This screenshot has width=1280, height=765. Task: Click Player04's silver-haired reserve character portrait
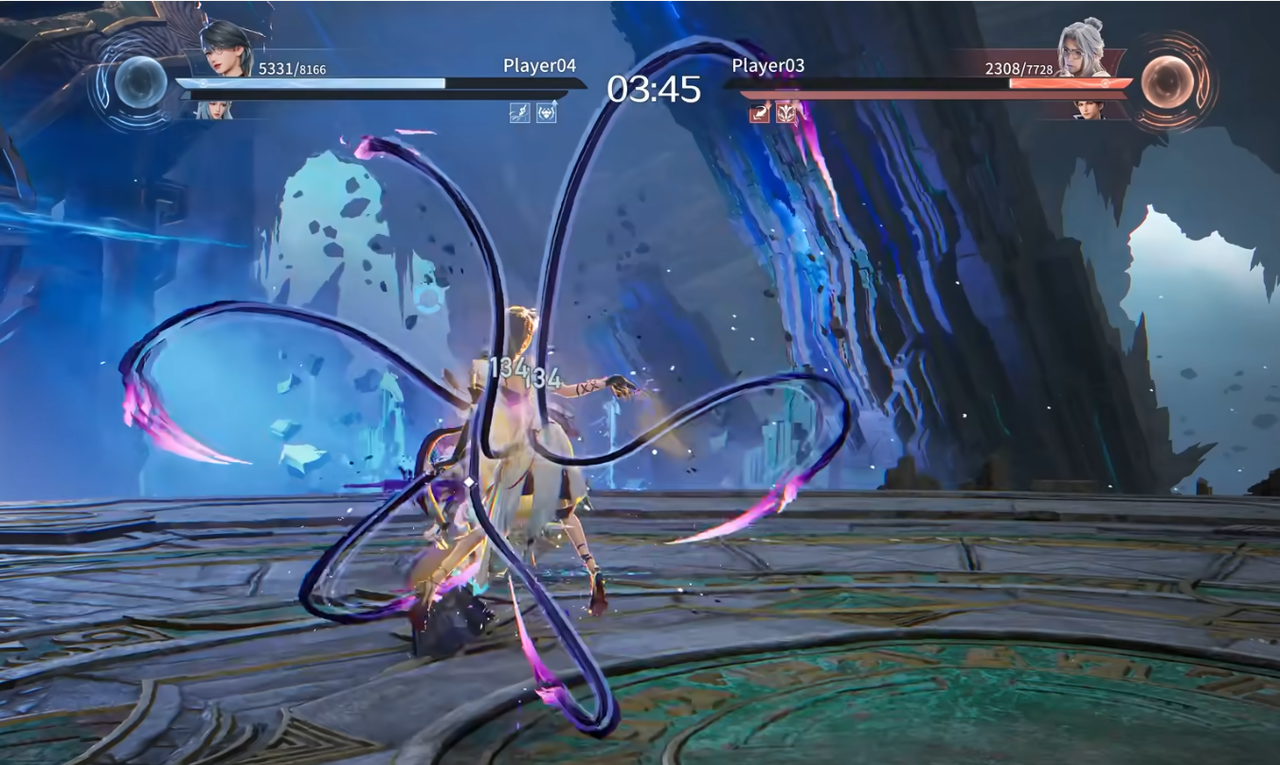click(213, 110)
